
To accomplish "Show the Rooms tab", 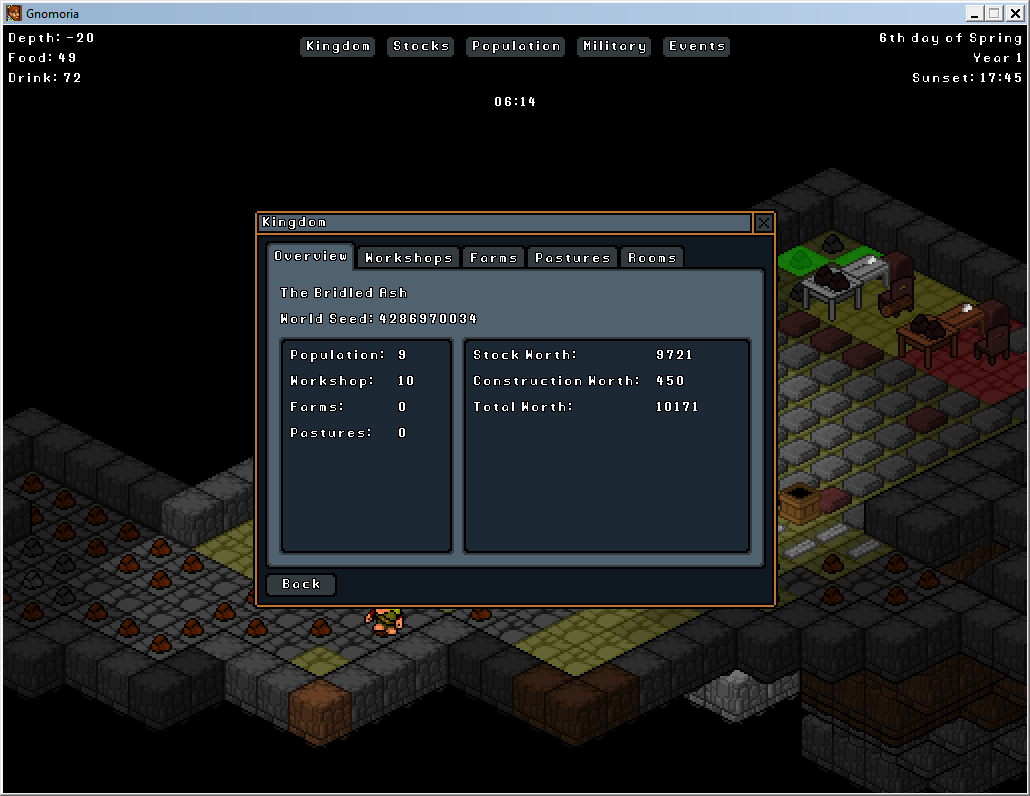I will click(x=652, y=258).
